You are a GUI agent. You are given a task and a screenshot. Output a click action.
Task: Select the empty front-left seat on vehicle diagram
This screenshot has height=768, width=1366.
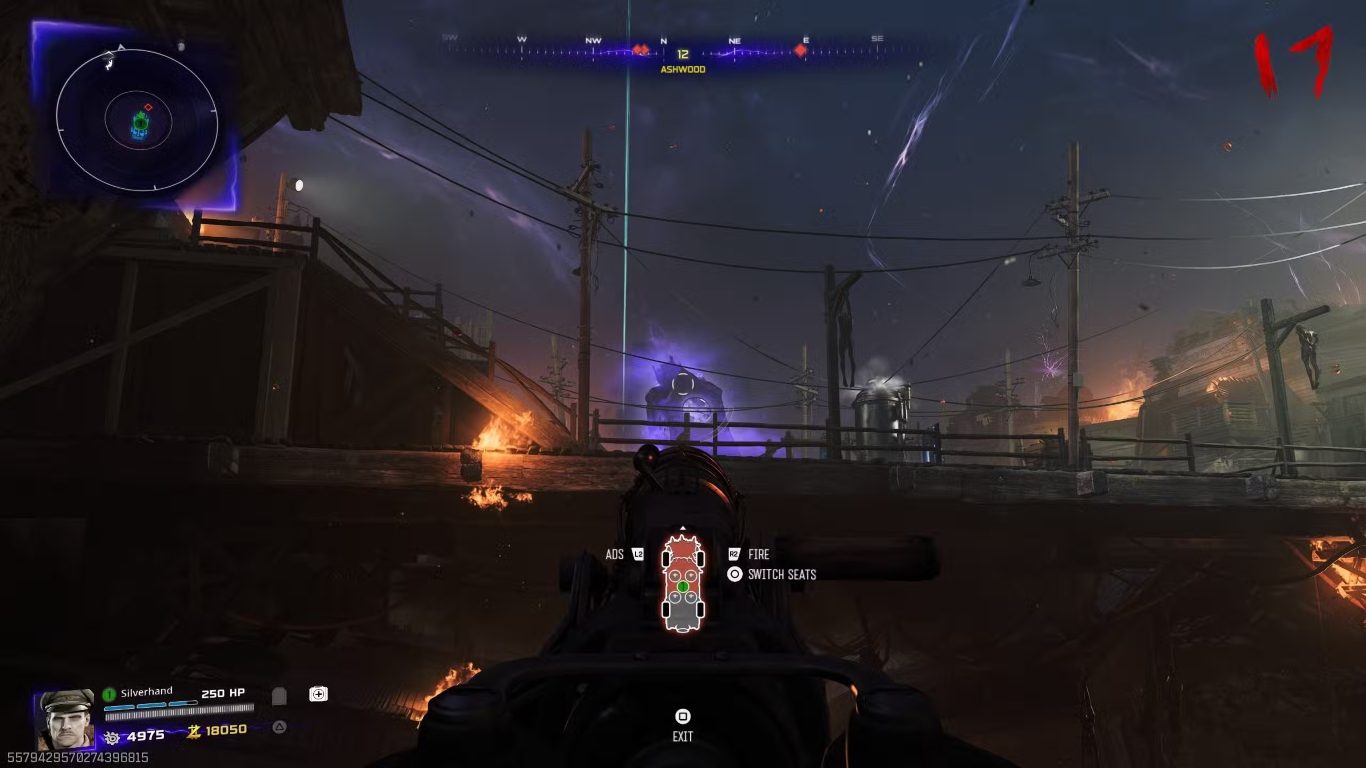tap(675, 575)
